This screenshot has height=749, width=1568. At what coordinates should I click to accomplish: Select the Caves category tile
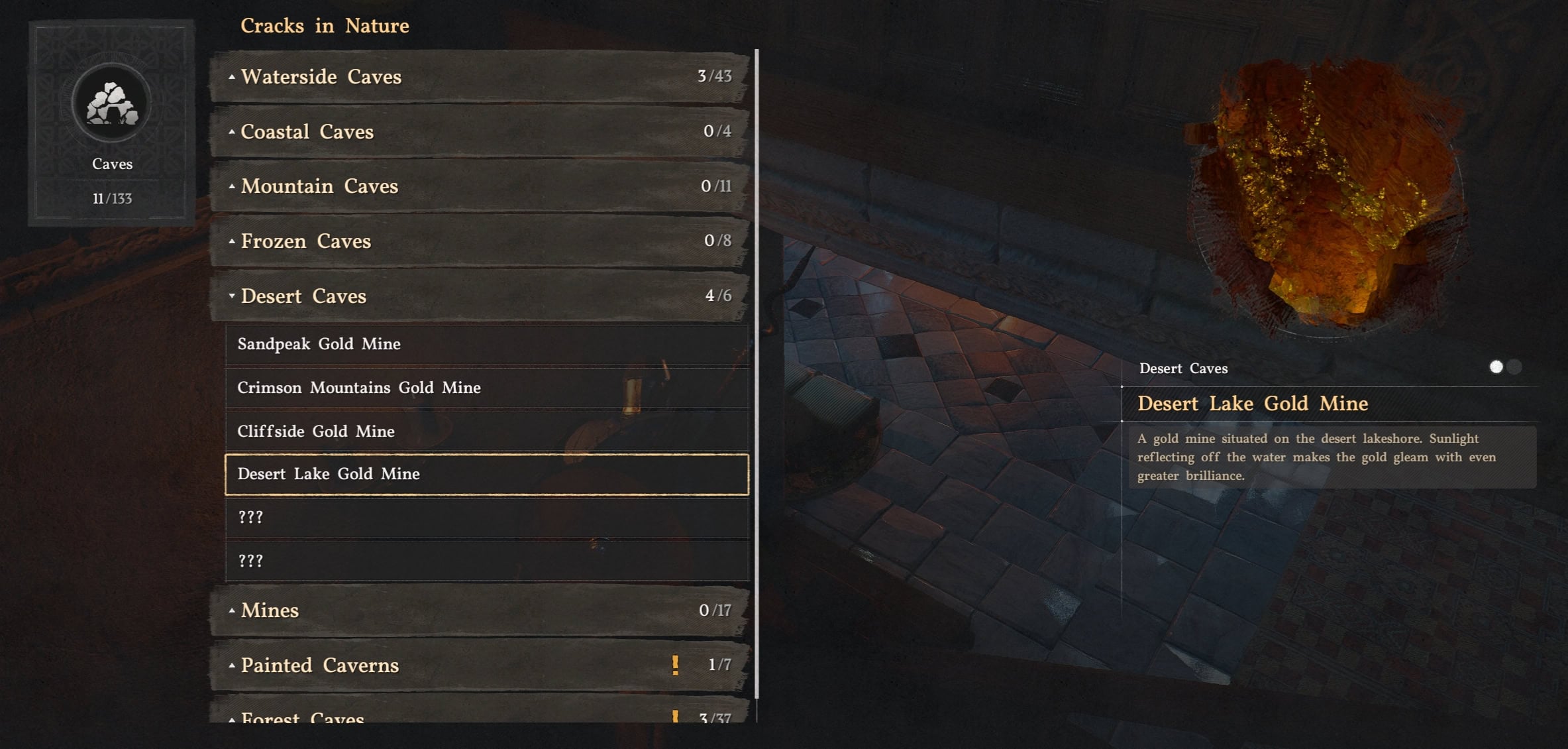(x=112, y=123)
